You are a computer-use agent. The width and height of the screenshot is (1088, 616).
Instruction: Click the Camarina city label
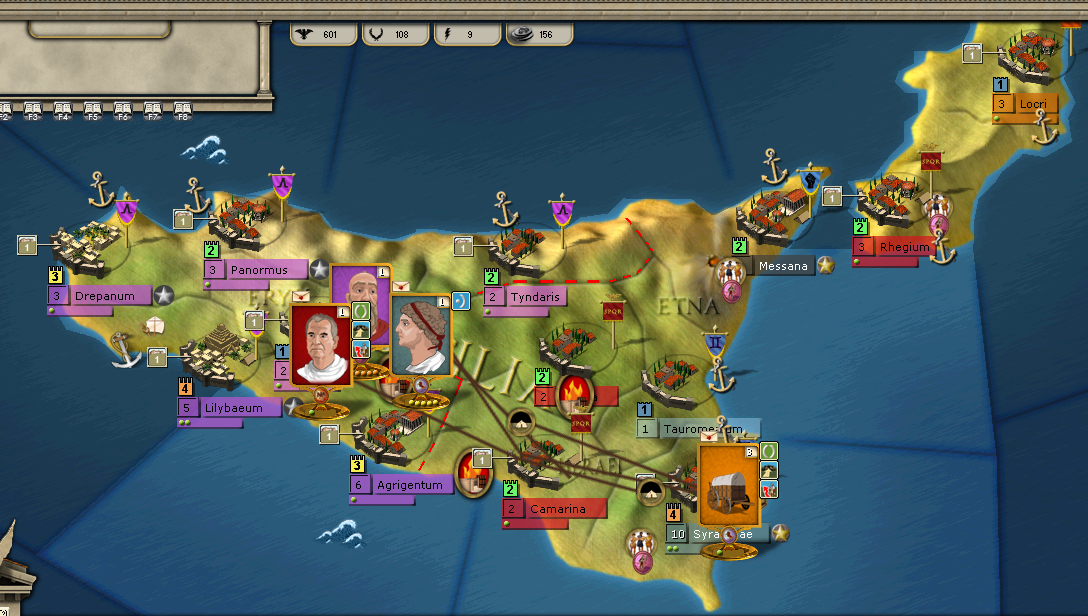coord(557,509)
